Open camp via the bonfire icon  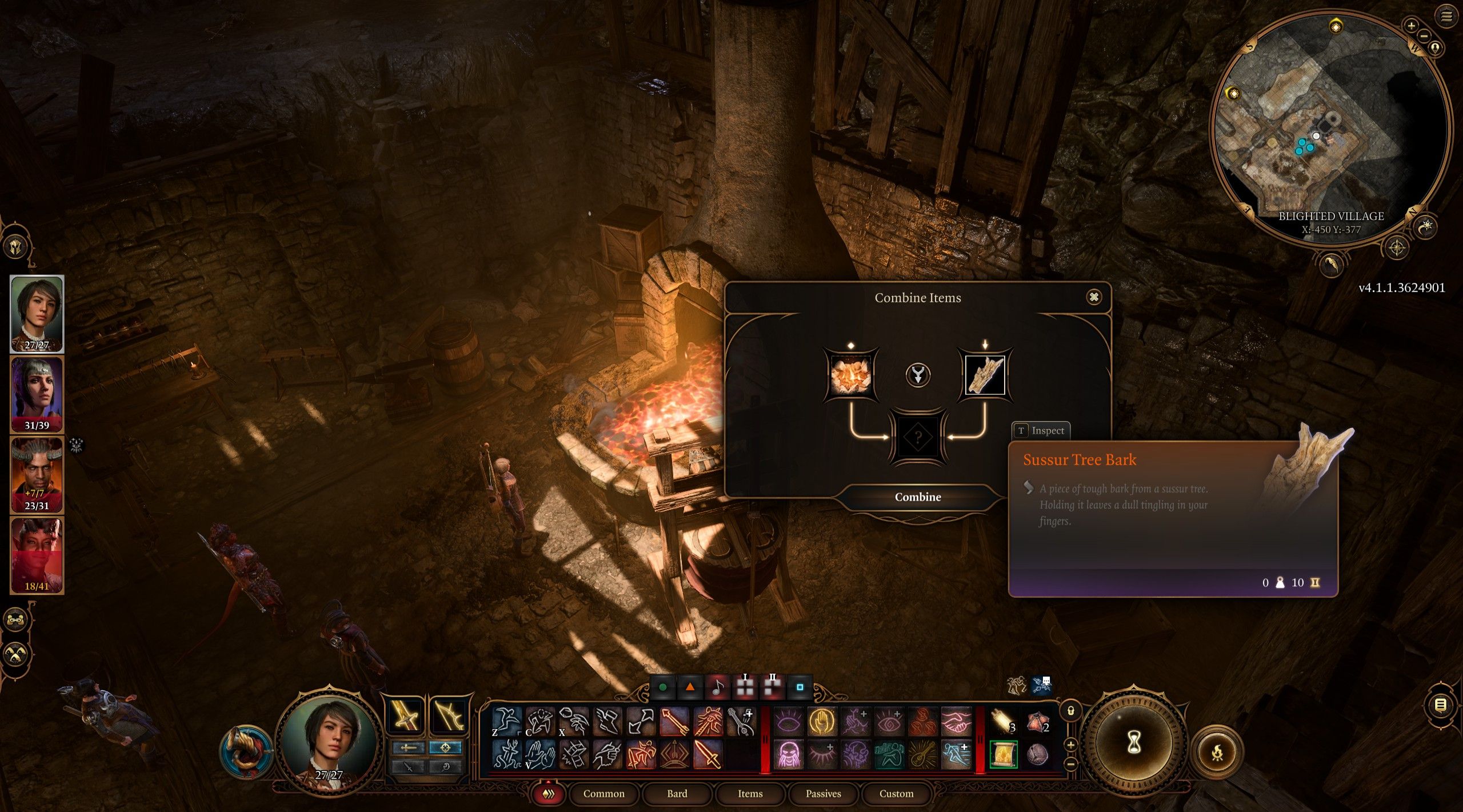click(x=1218, y=752)
